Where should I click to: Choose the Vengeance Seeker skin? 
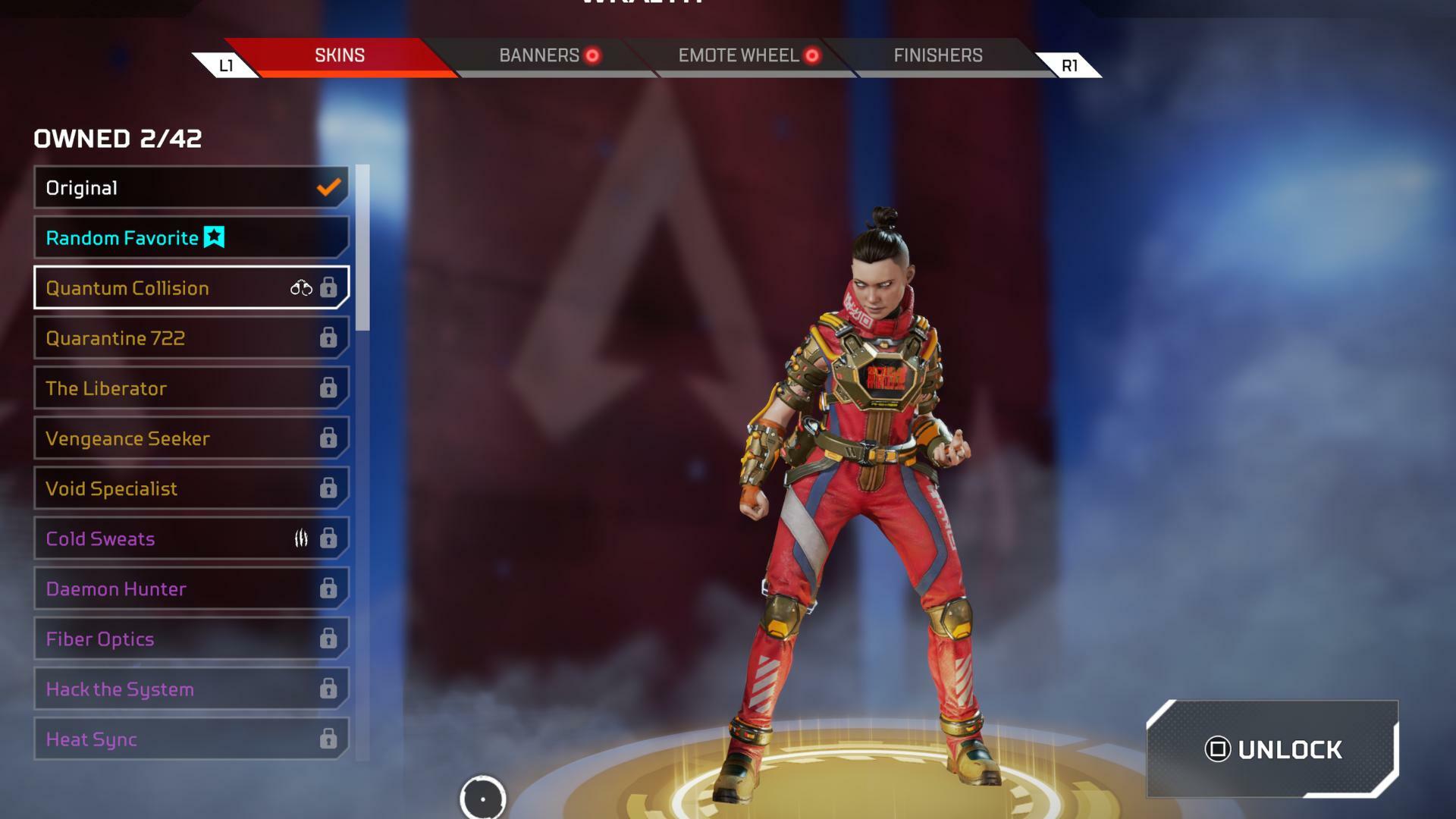(x=191, y=438)
